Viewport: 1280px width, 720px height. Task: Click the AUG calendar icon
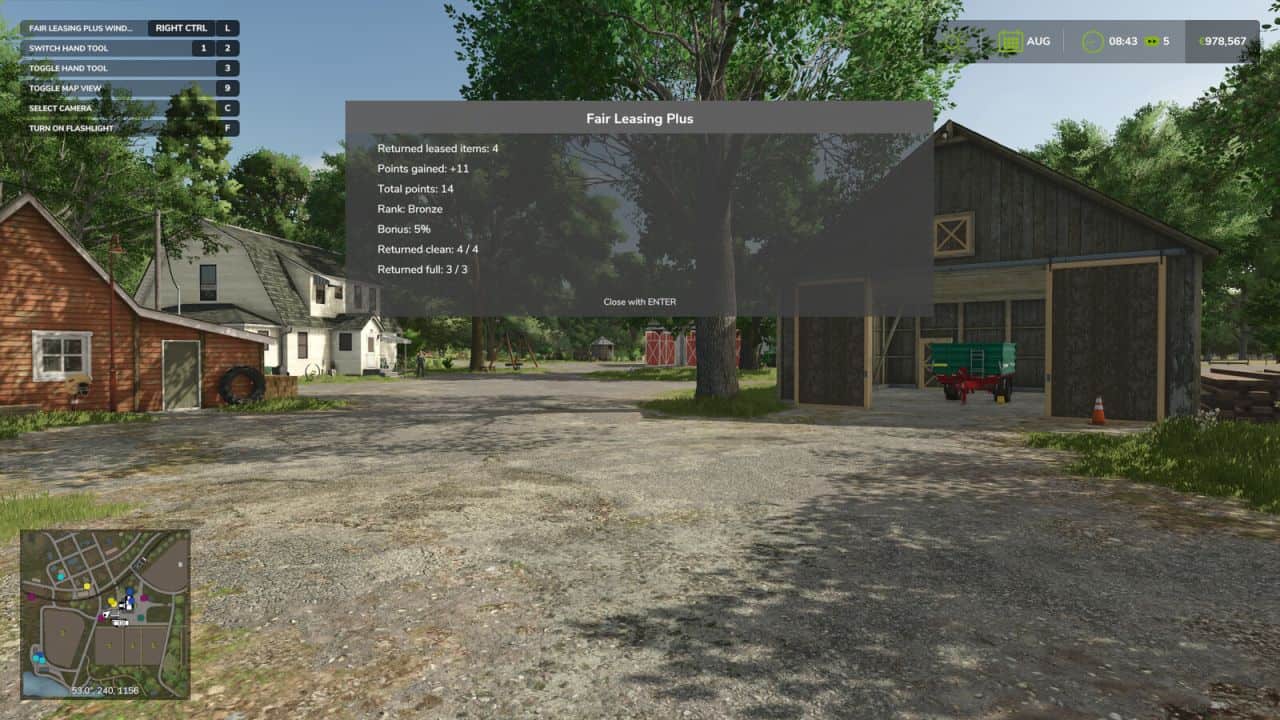tap(1012, 41)
